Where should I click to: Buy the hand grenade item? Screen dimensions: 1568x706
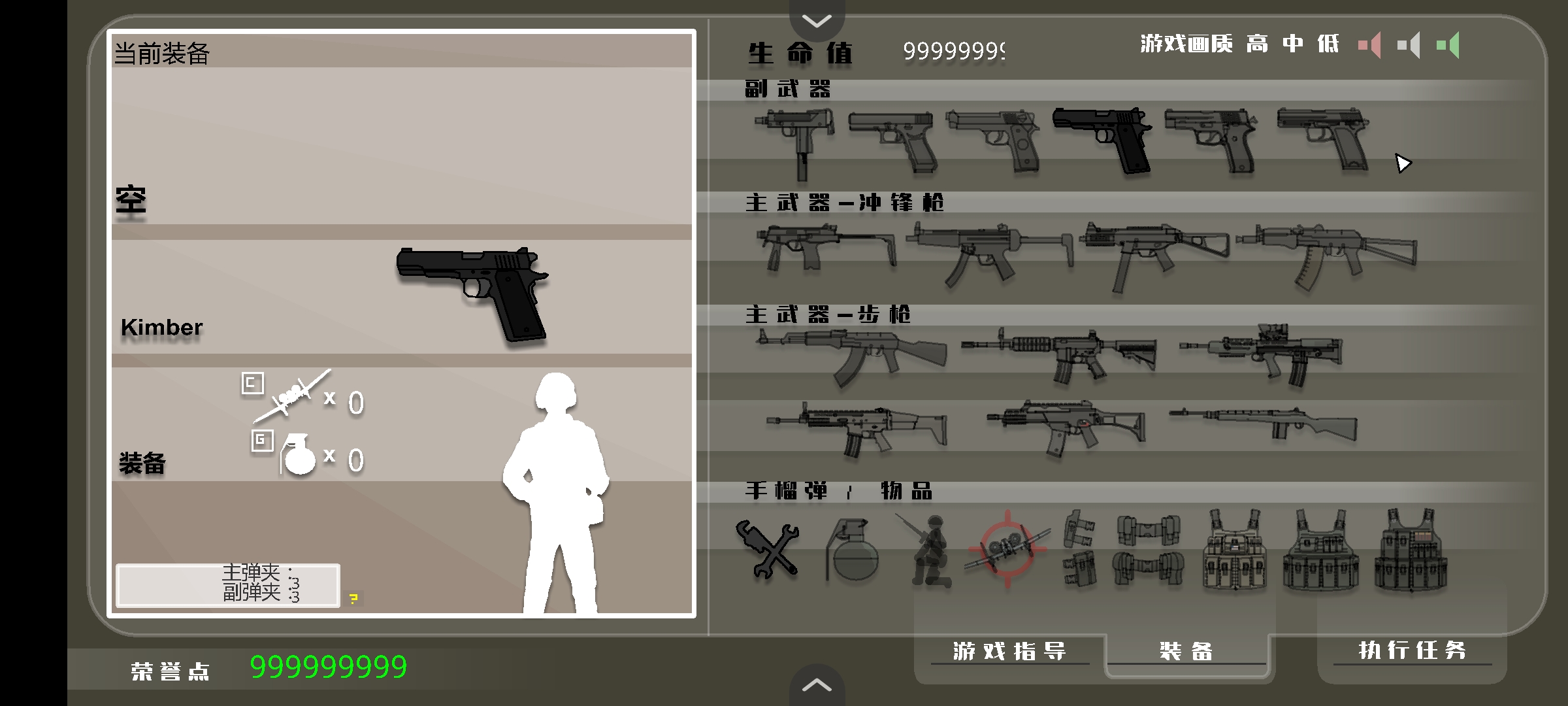(x=852, y=550)
